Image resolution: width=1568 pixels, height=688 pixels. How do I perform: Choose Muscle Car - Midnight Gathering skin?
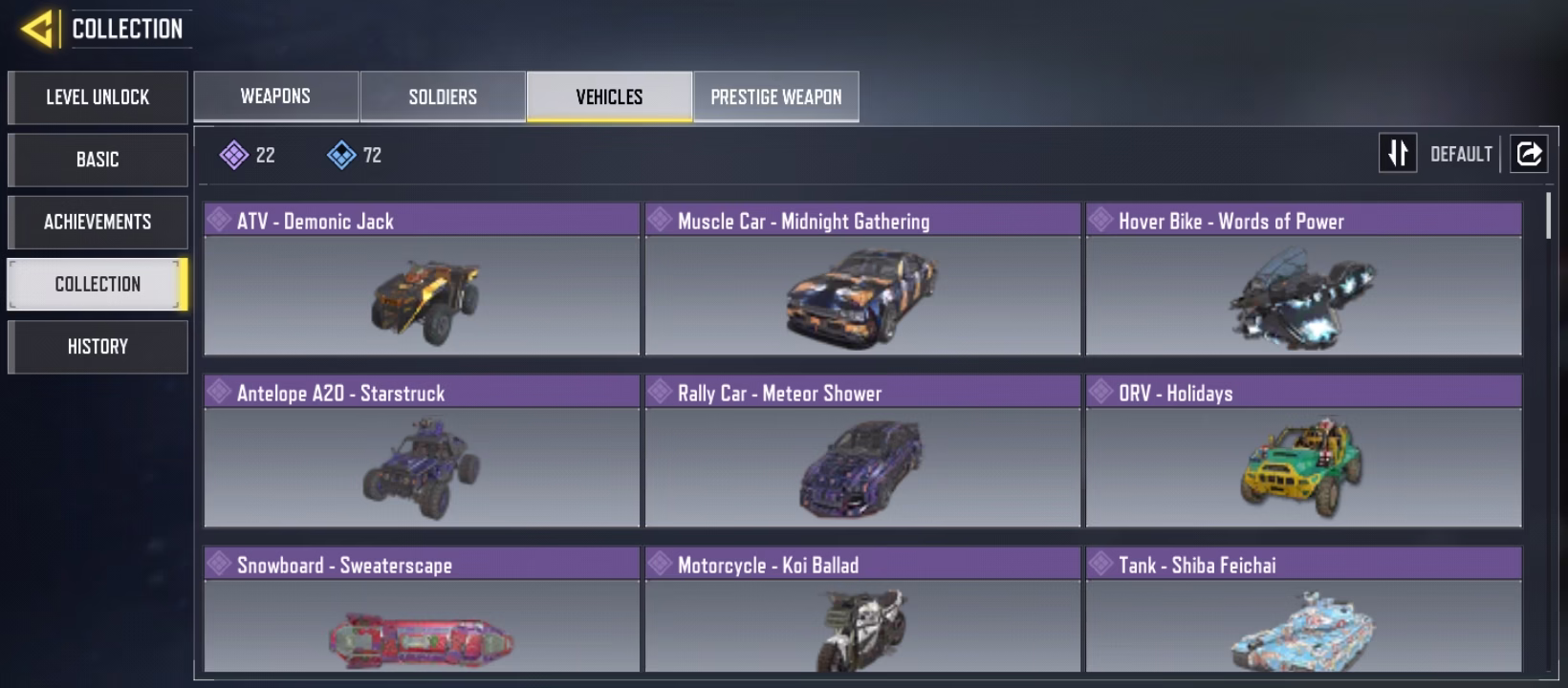[862, 279]
